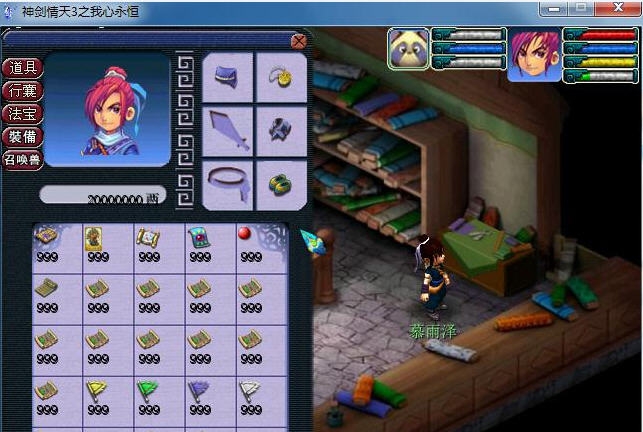Minimize the game window
The image size is (643, 432).
[x=553, y=8]
